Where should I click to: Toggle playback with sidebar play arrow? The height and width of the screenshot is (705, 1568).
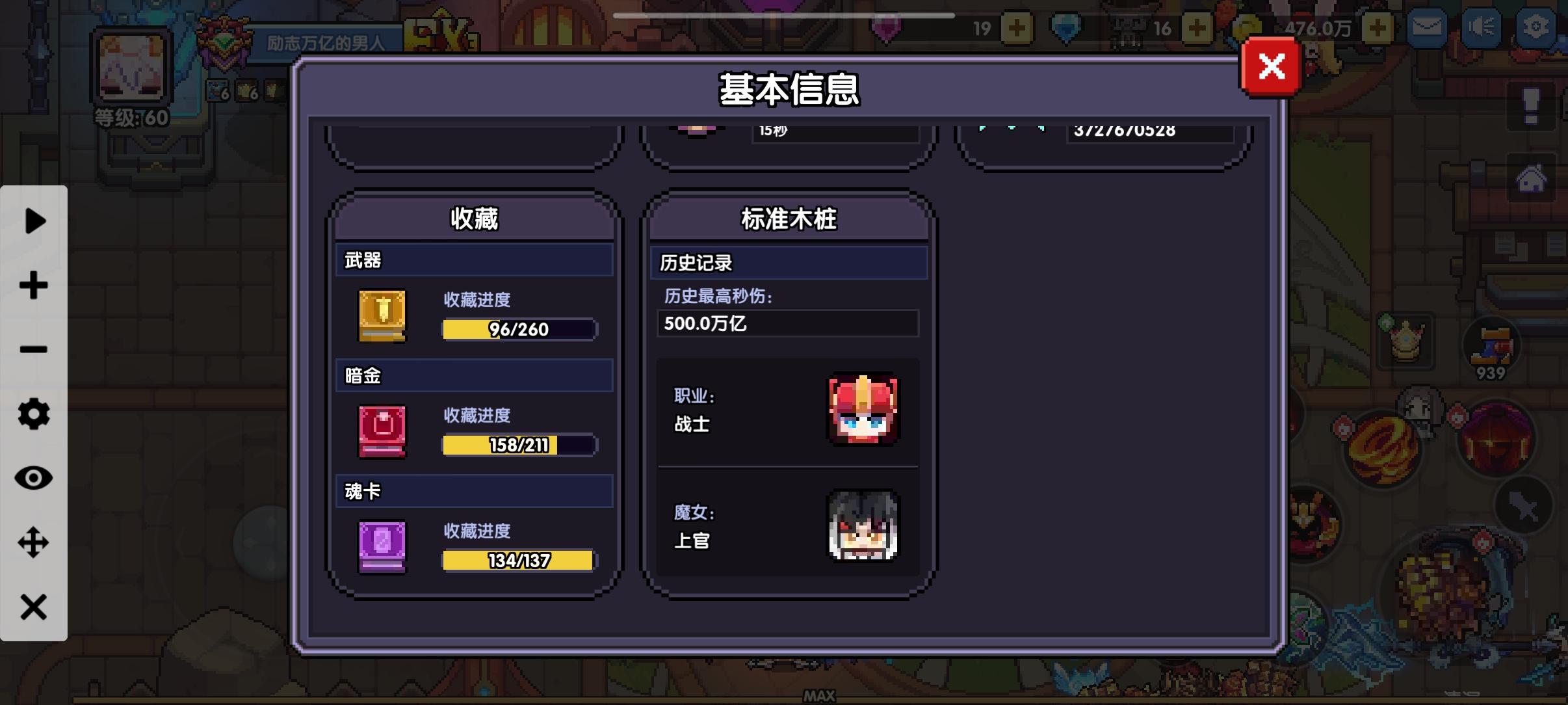point(34,221)
